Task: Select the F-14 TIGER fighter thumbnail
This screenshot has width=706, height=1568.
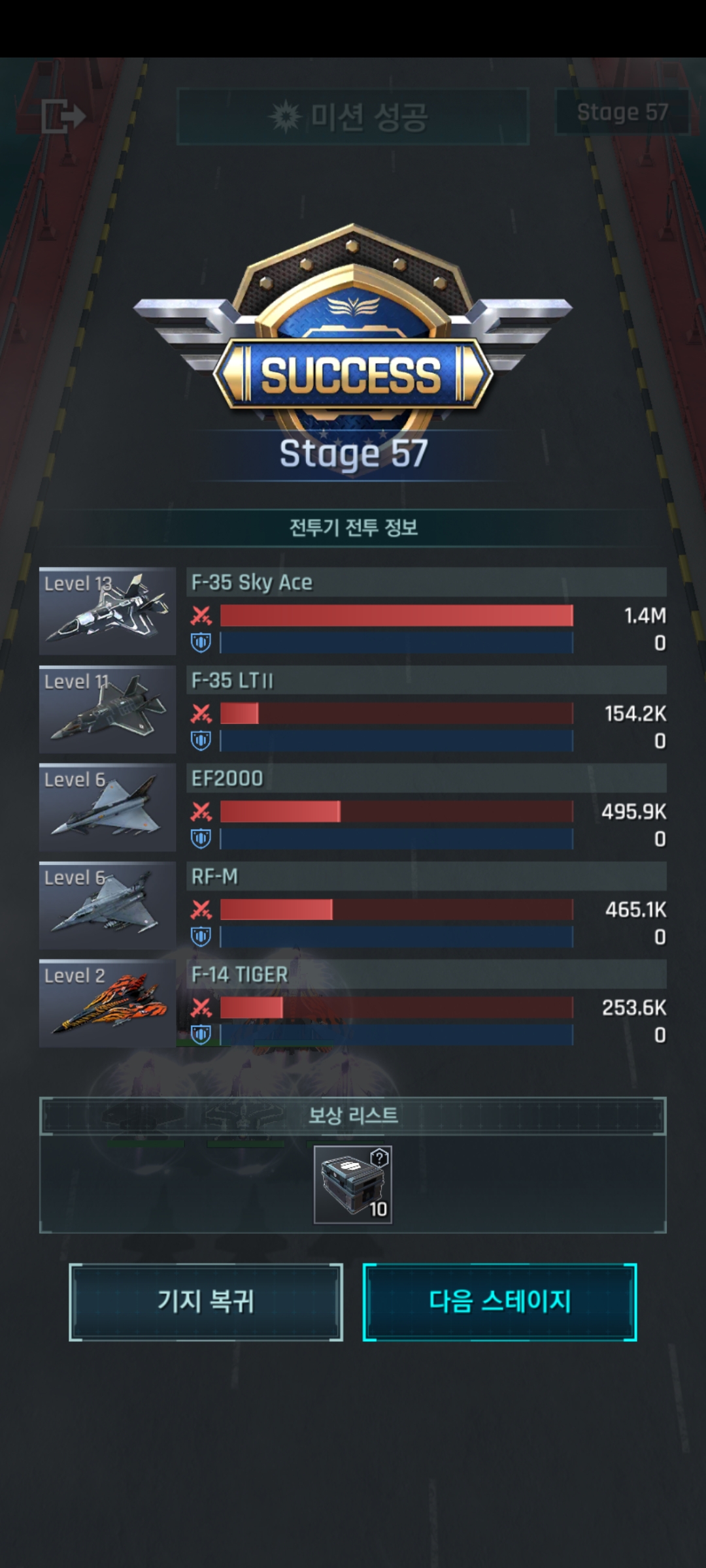Action: click(x=107, y=1004)
